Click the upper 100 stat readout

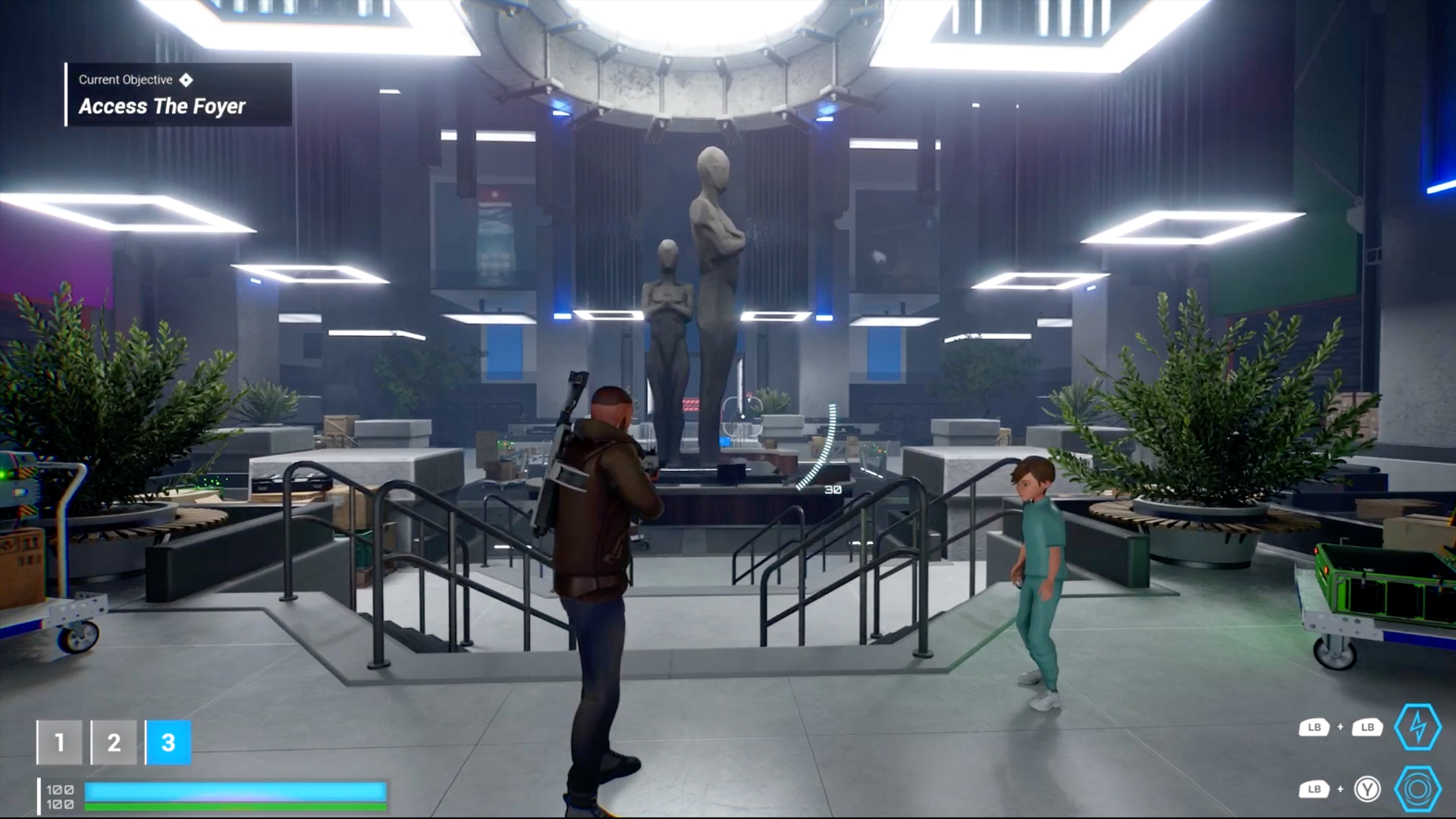pos(61,790)
